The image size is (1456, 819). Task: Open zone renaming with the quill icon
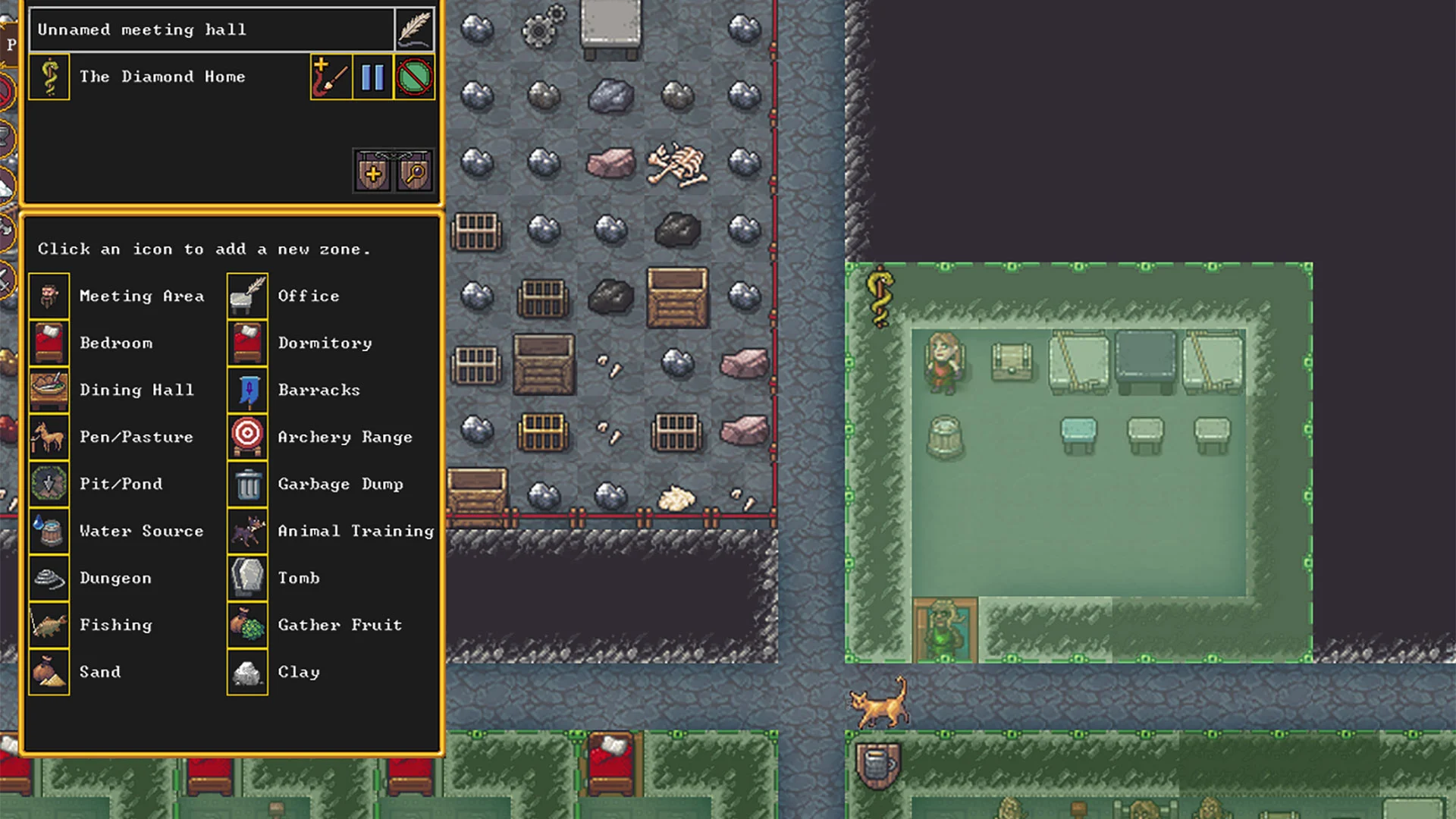point(415,30)
